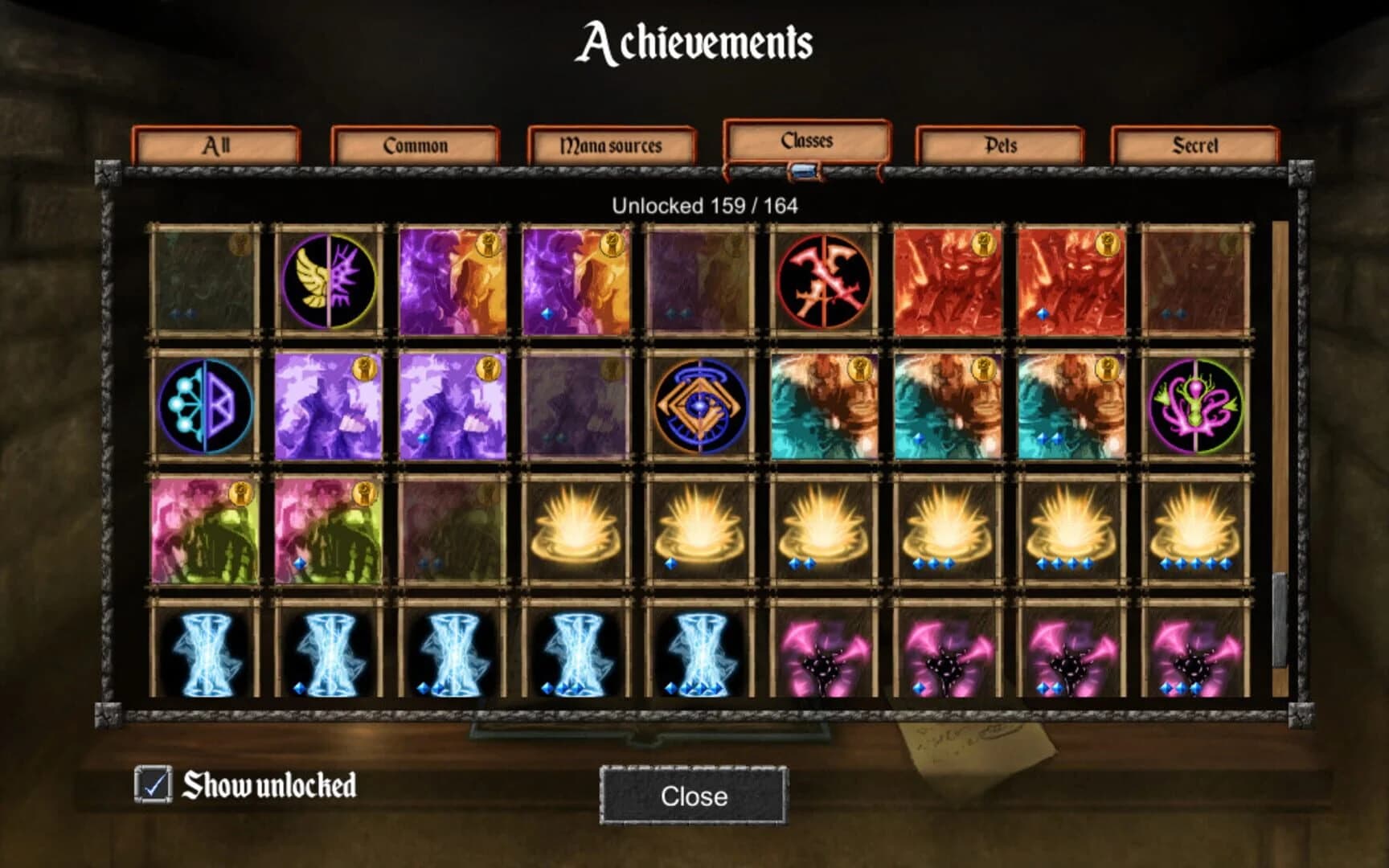
Task: Select the blue mystic eye emblem
Action: pos(701,404)
